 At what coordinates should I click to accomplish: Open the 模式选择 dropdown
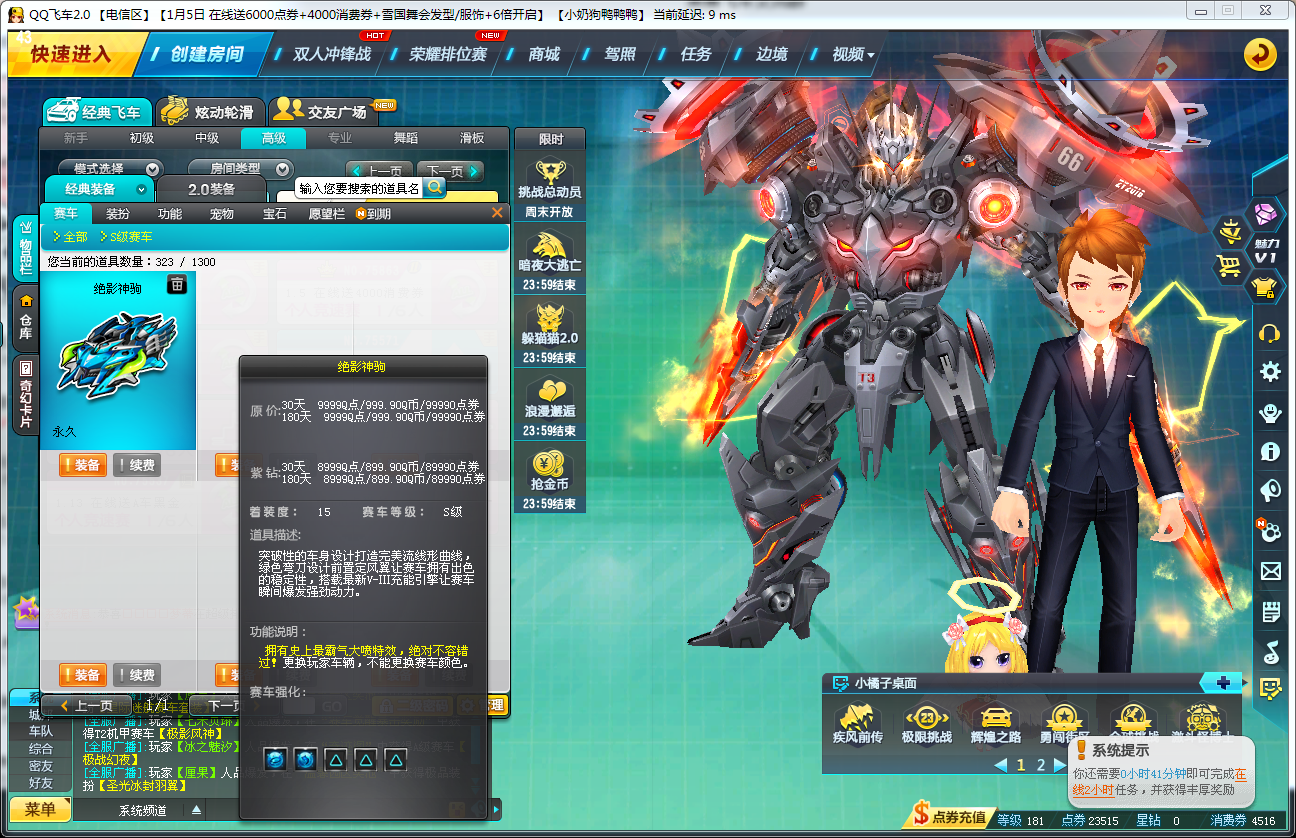click(x=112, y=167)
